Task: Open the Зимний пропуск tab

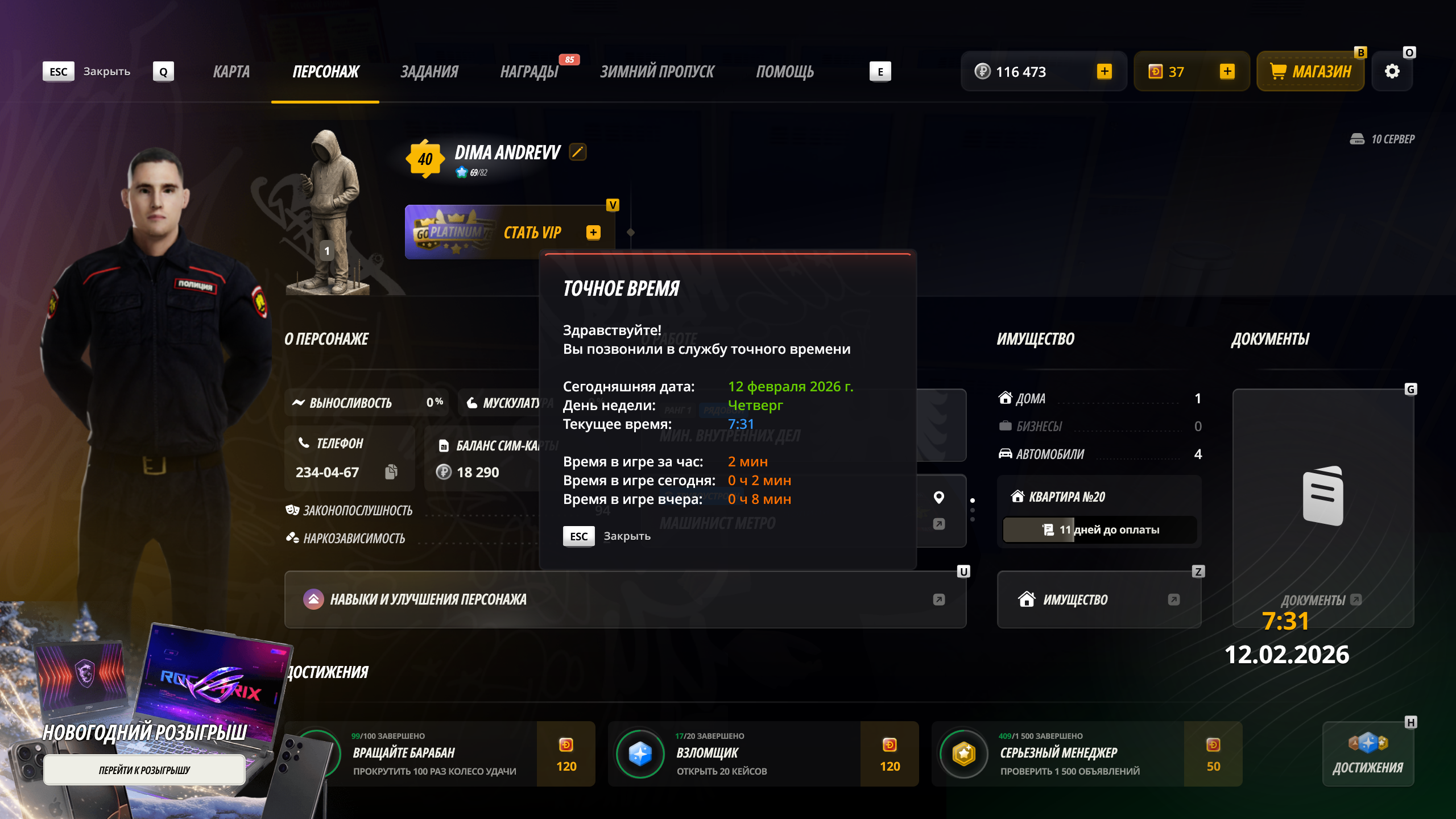Action: [x=657, y=72]
